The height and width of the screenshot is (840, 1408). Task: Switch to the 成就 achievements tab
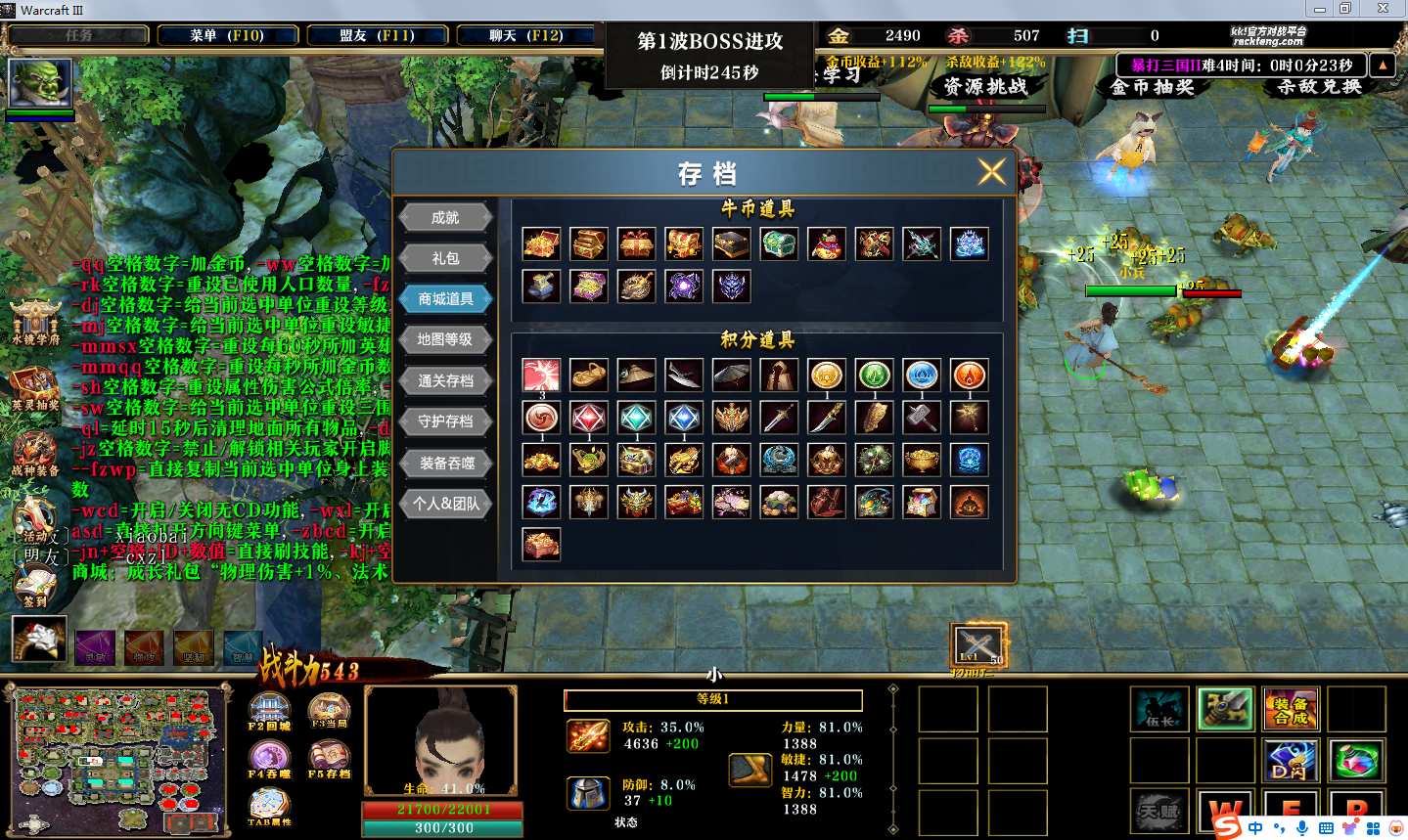tap(445, 217)
